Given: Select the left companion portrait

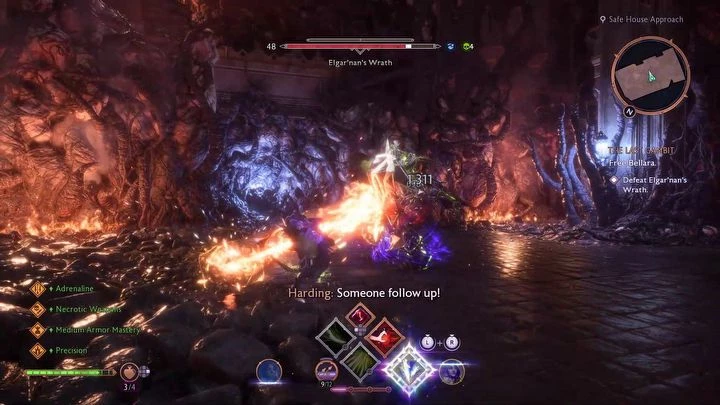Looking at the screenshot, I should (x=269, y=371).
